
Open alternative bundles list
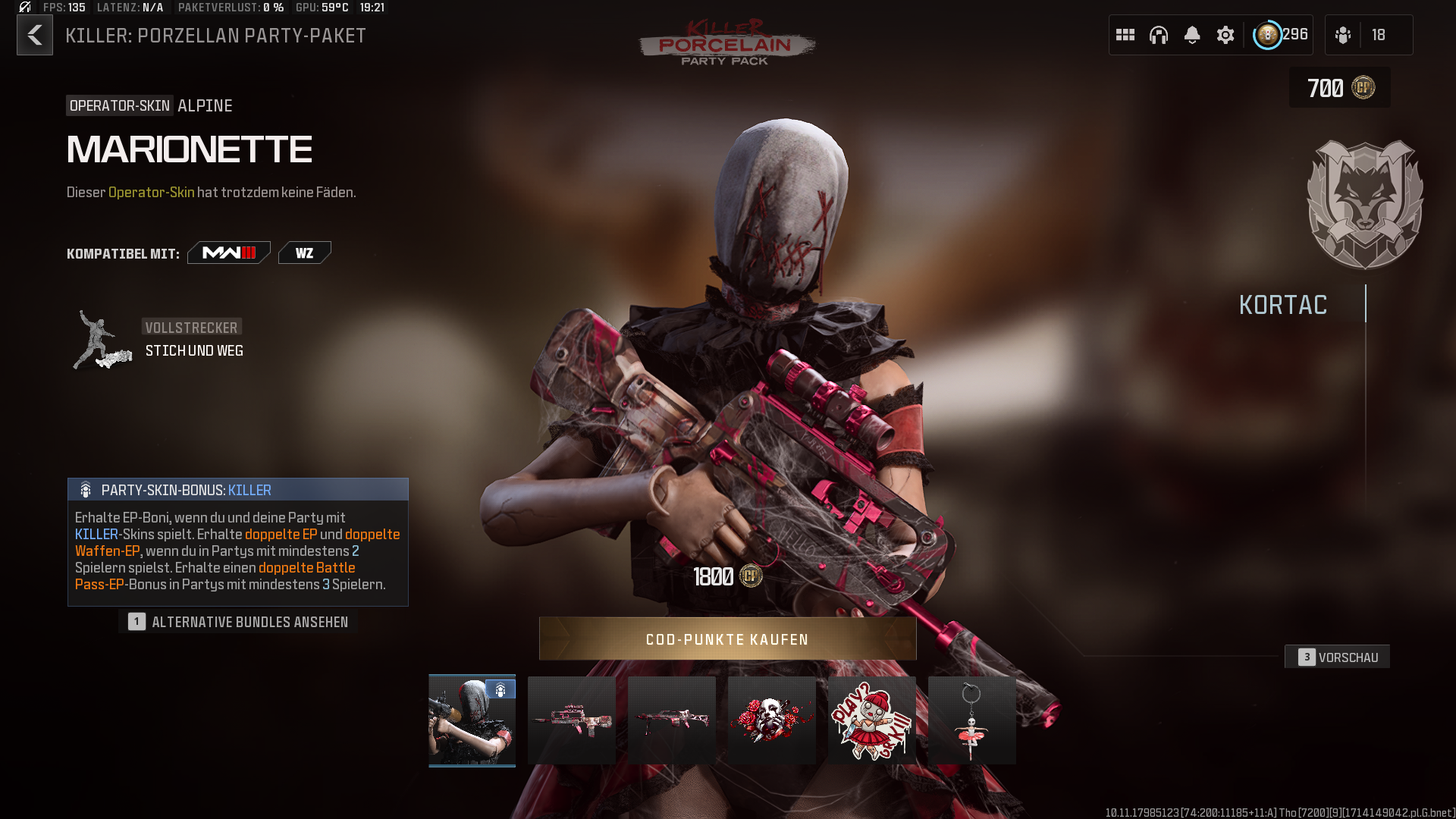[239, 622]
